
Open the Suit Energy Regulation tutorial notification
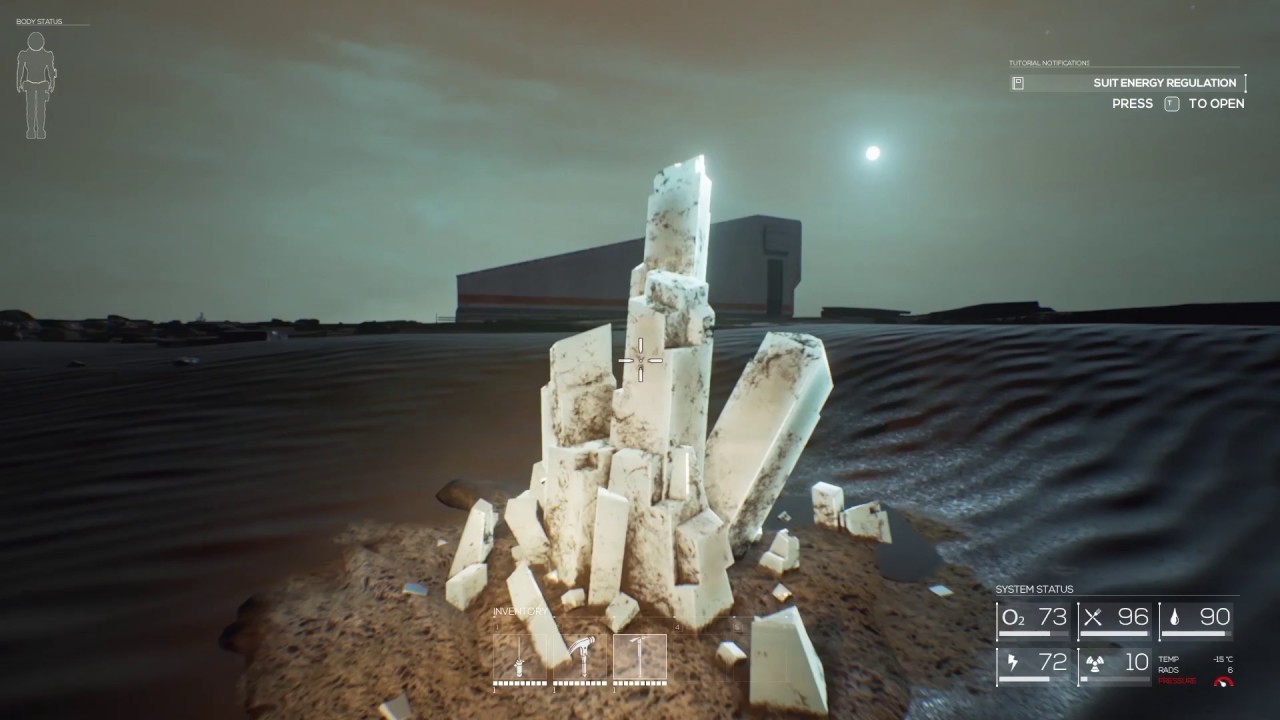(1128, 83)
